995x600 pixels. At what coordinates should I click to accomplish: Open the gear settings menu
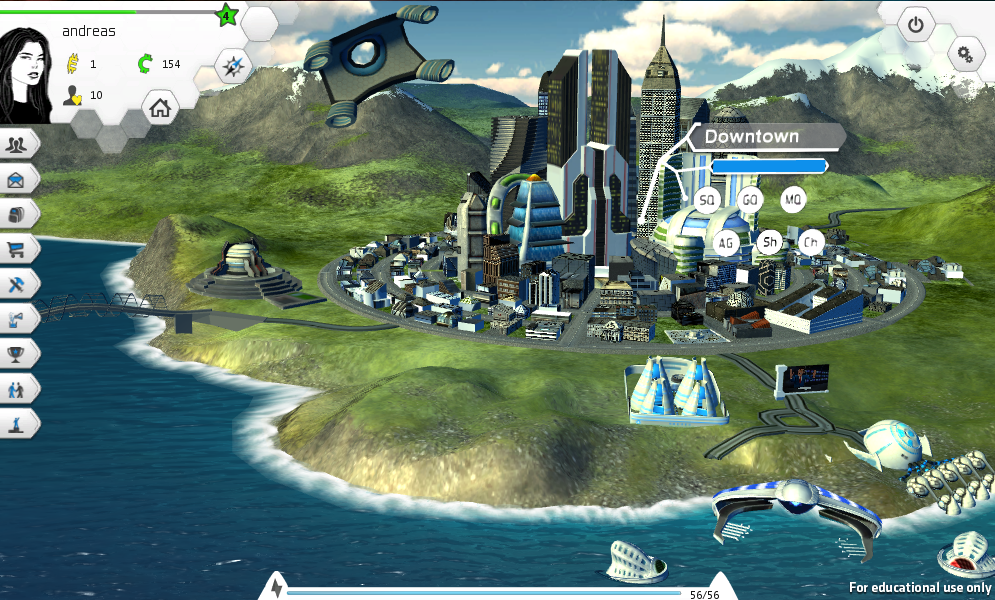[x=965, y=55]
